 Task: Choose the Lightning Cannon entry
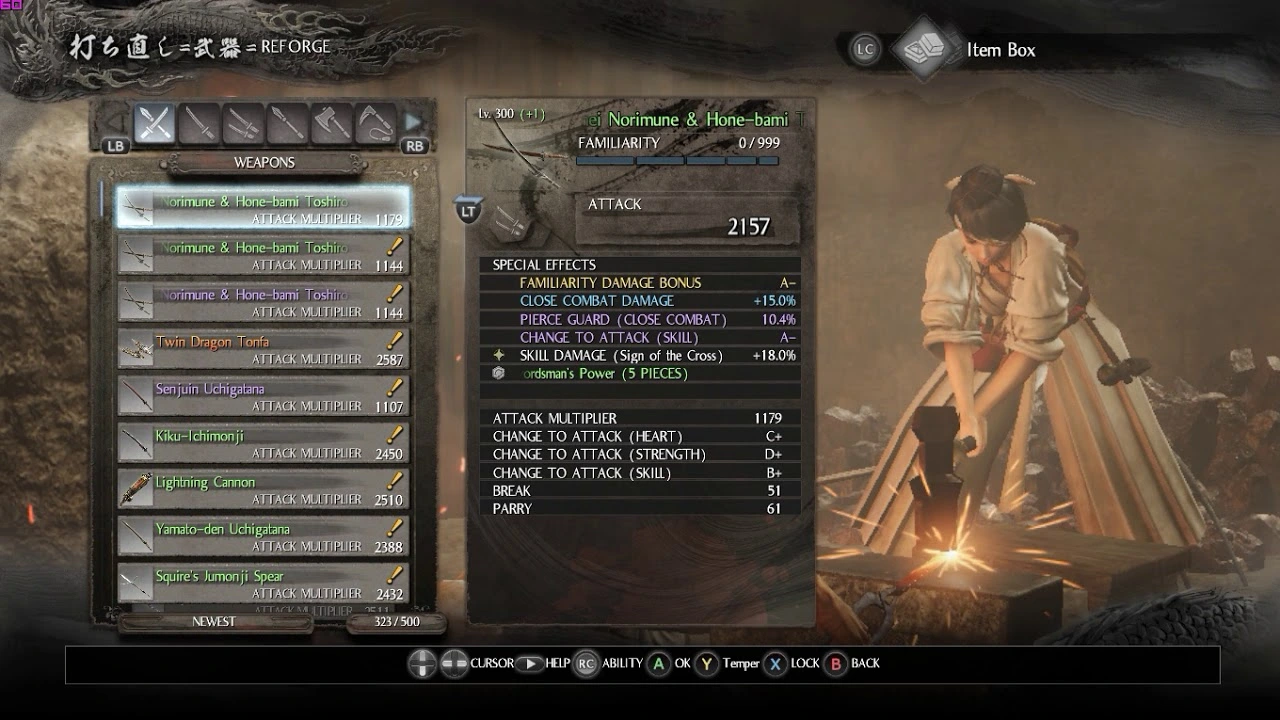click(262, 490)
